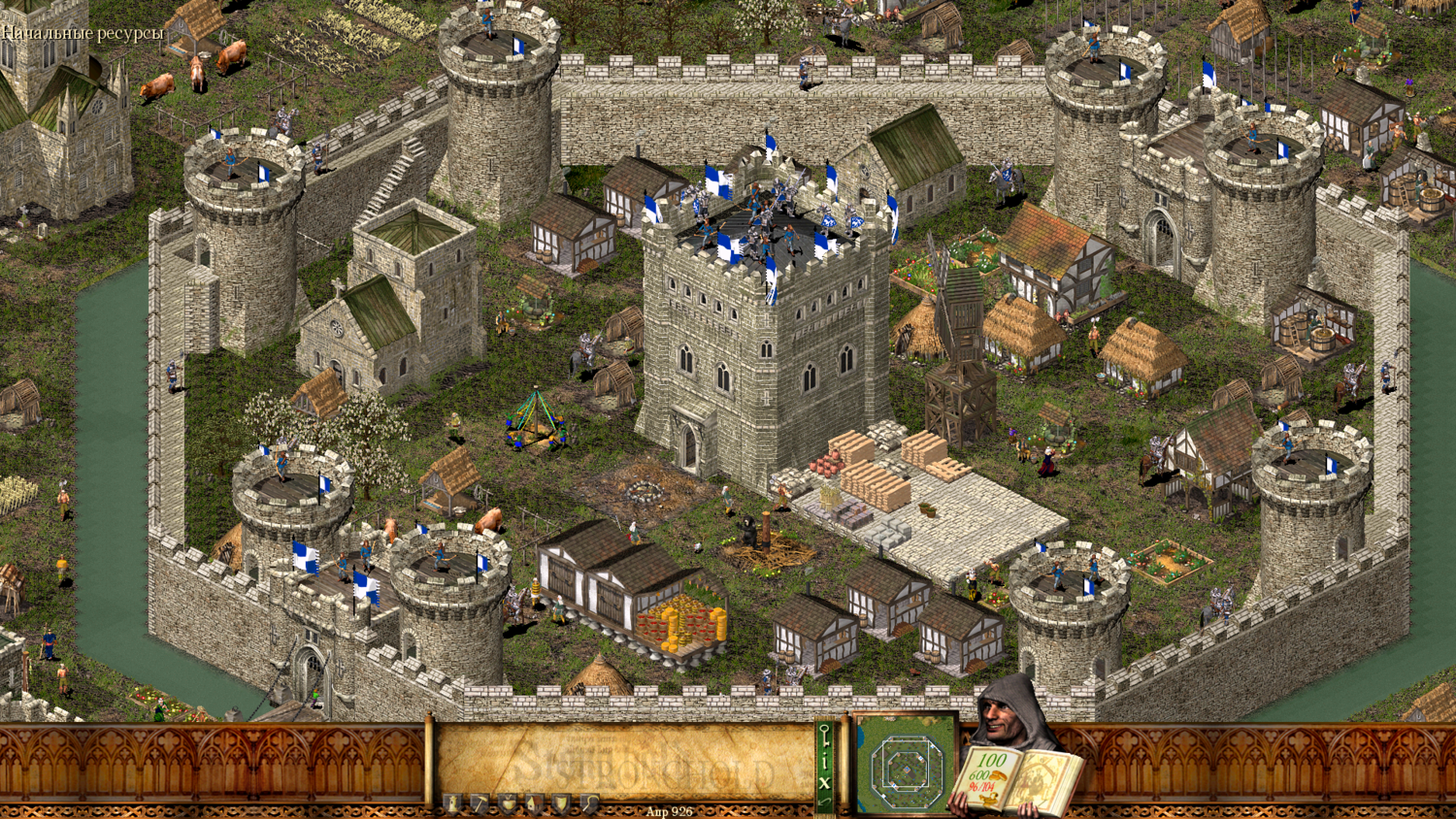Open the castle buildings category (tower icon)

pos(452,803)
